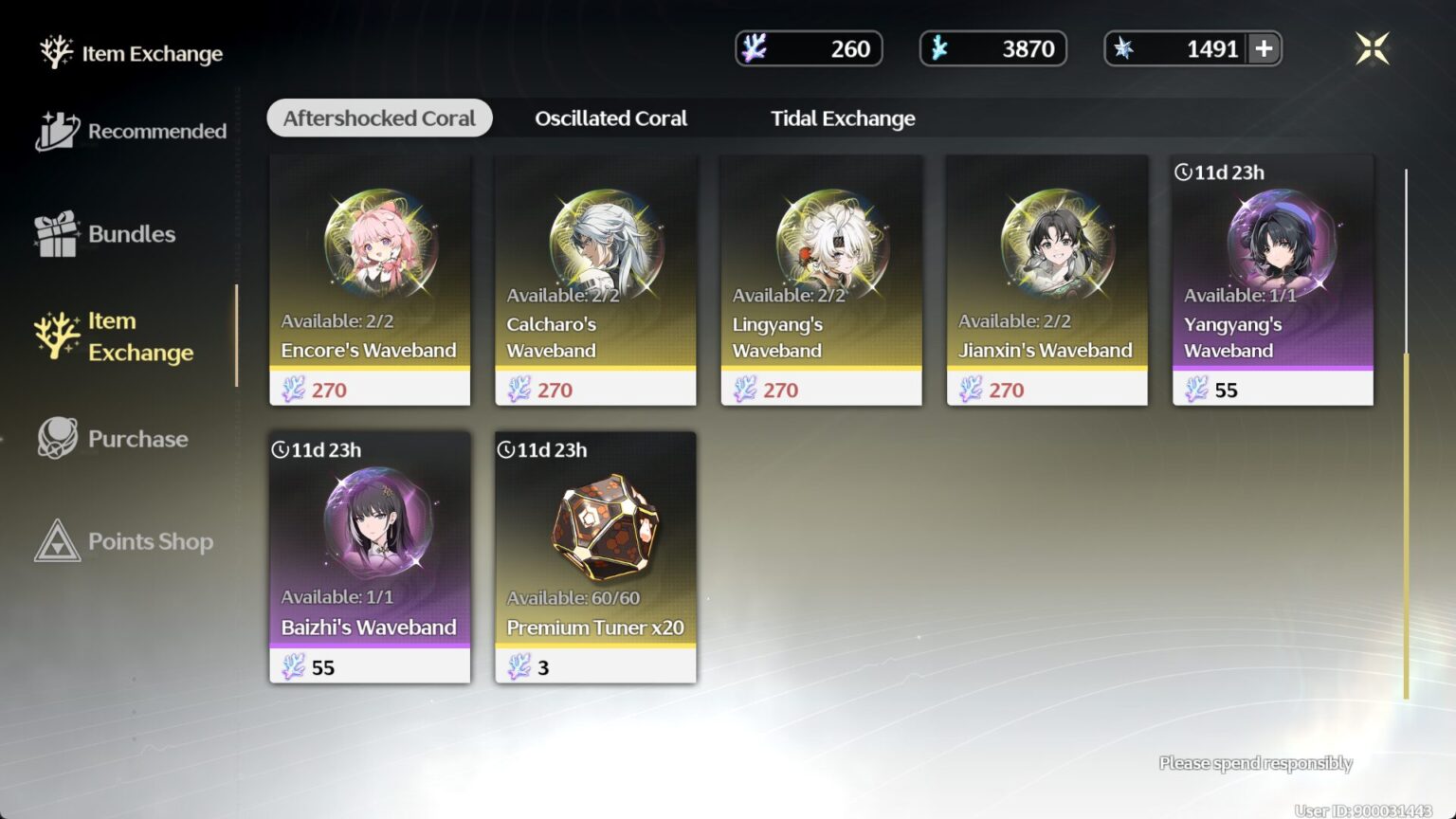Select Encore's Waveband item card
This screenshot has width=1456, height=819.
click(370, 281)
